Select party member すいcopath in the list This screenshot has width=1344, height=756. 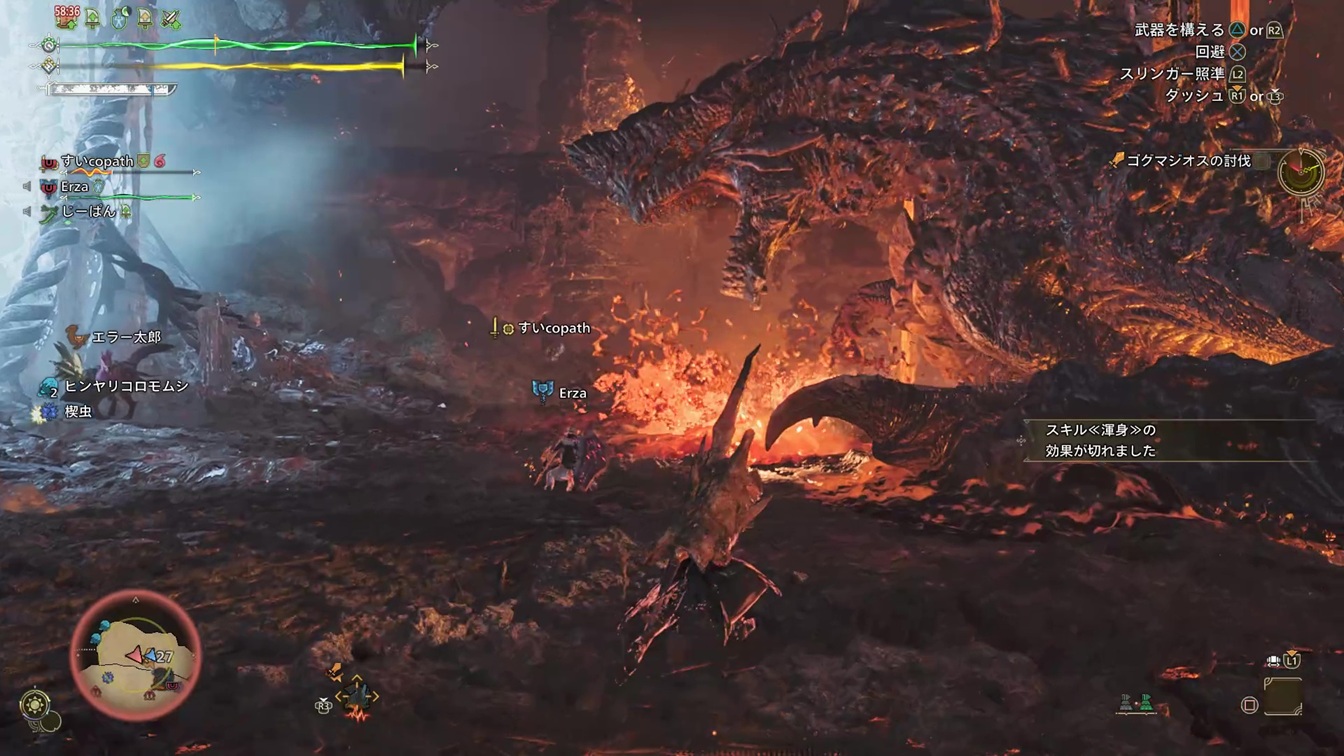tap(96, 162)
